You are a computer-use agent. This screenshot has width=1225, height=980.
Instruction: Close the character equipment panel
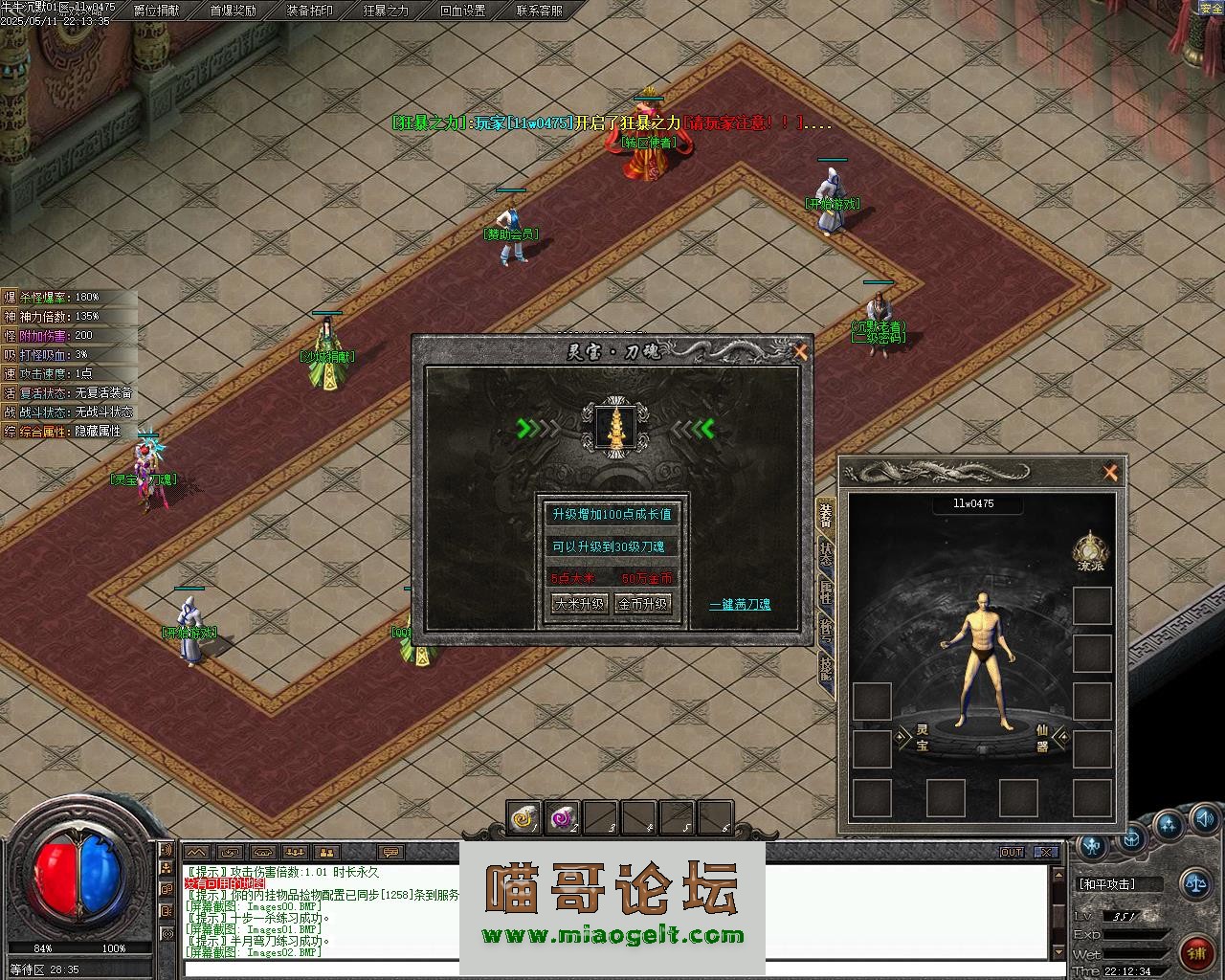pyautogui.click(x=1110, y=472)
